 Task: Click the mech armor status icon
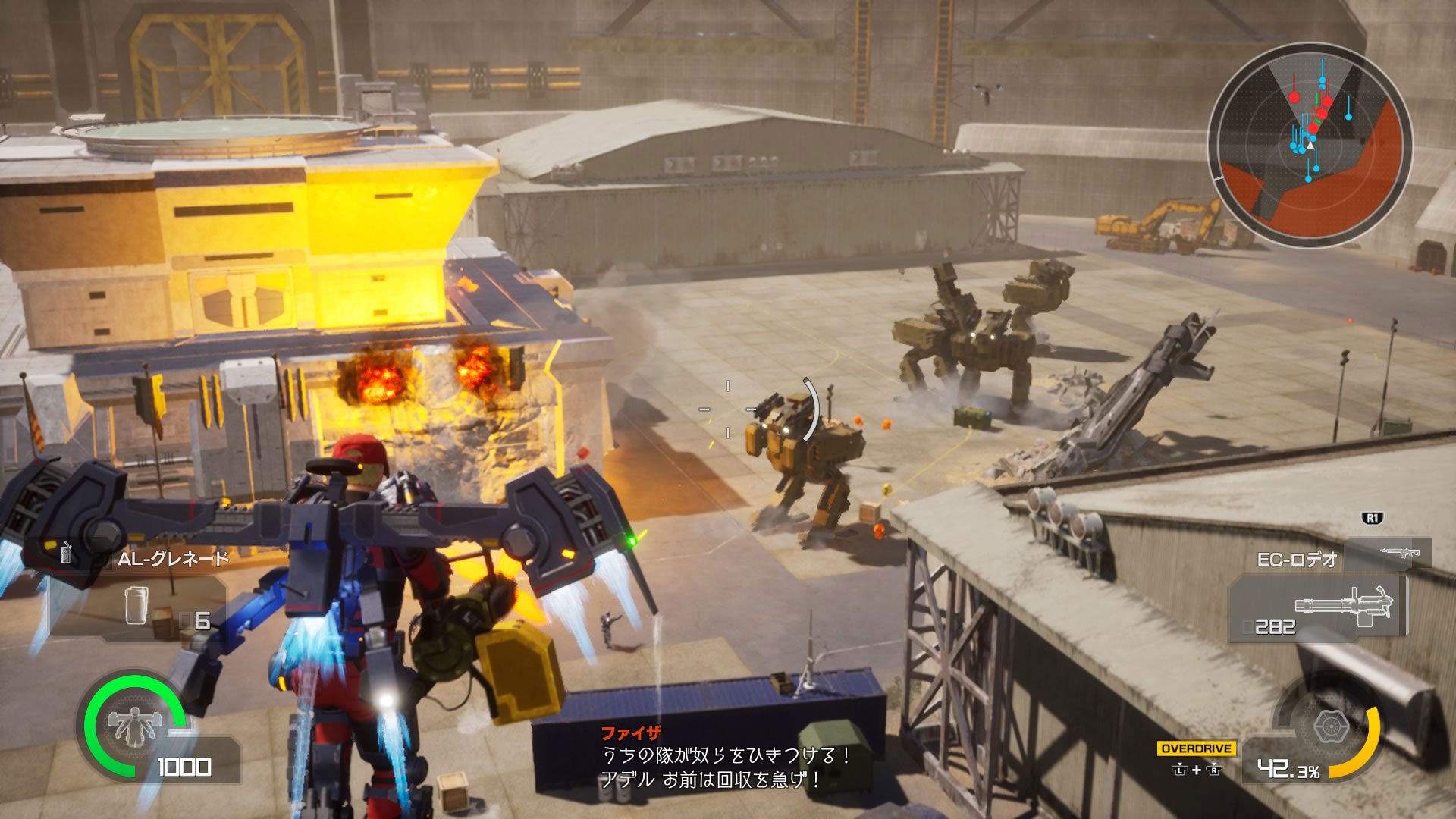point(129,722)
